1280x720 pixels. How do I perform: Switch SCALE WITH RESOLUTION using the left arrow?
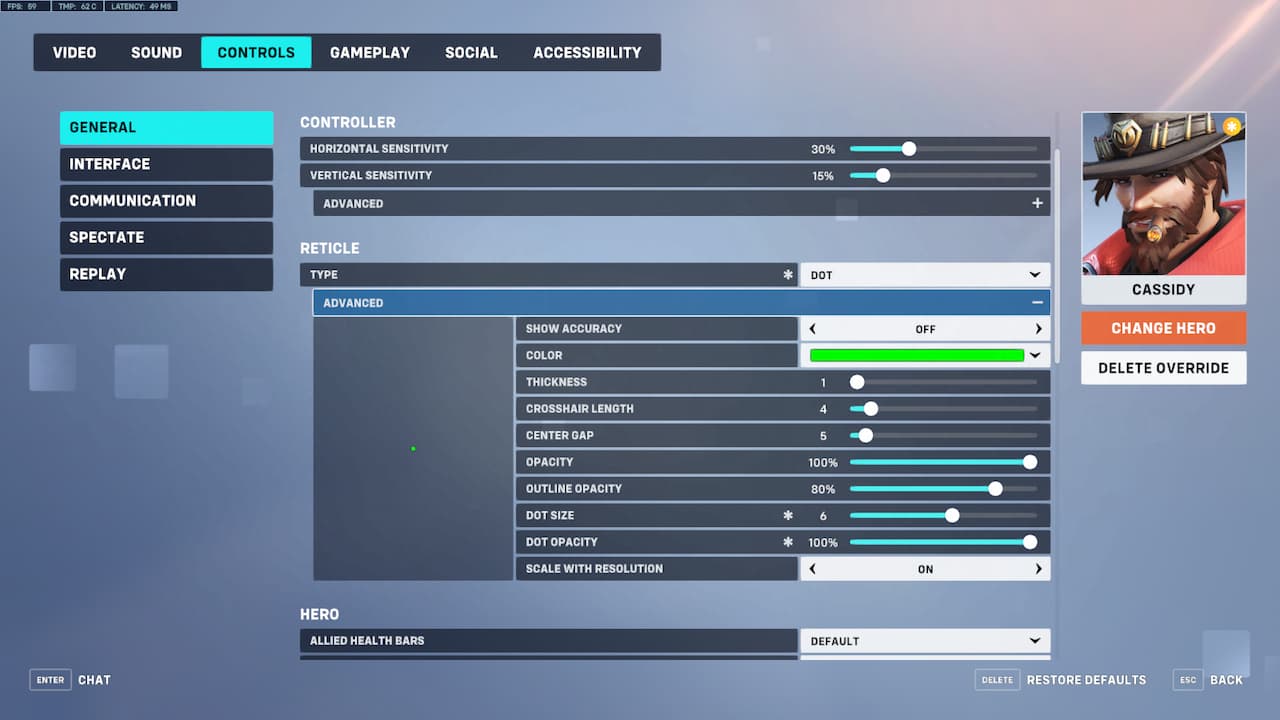click(x=812, y=568)
